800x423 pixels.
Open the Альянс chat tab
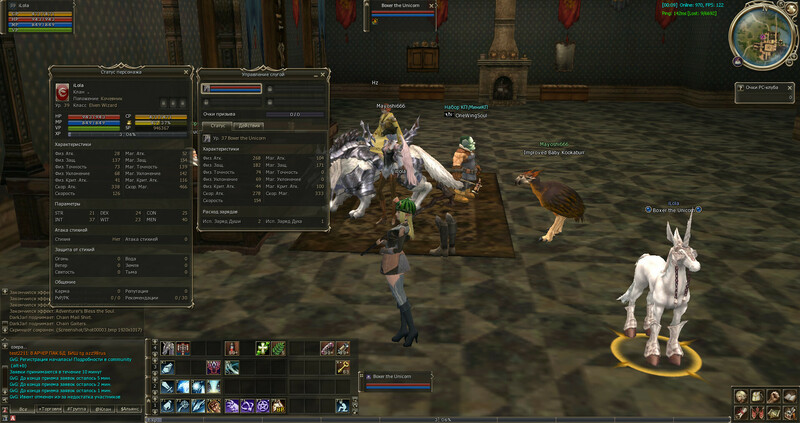point(129,409)
